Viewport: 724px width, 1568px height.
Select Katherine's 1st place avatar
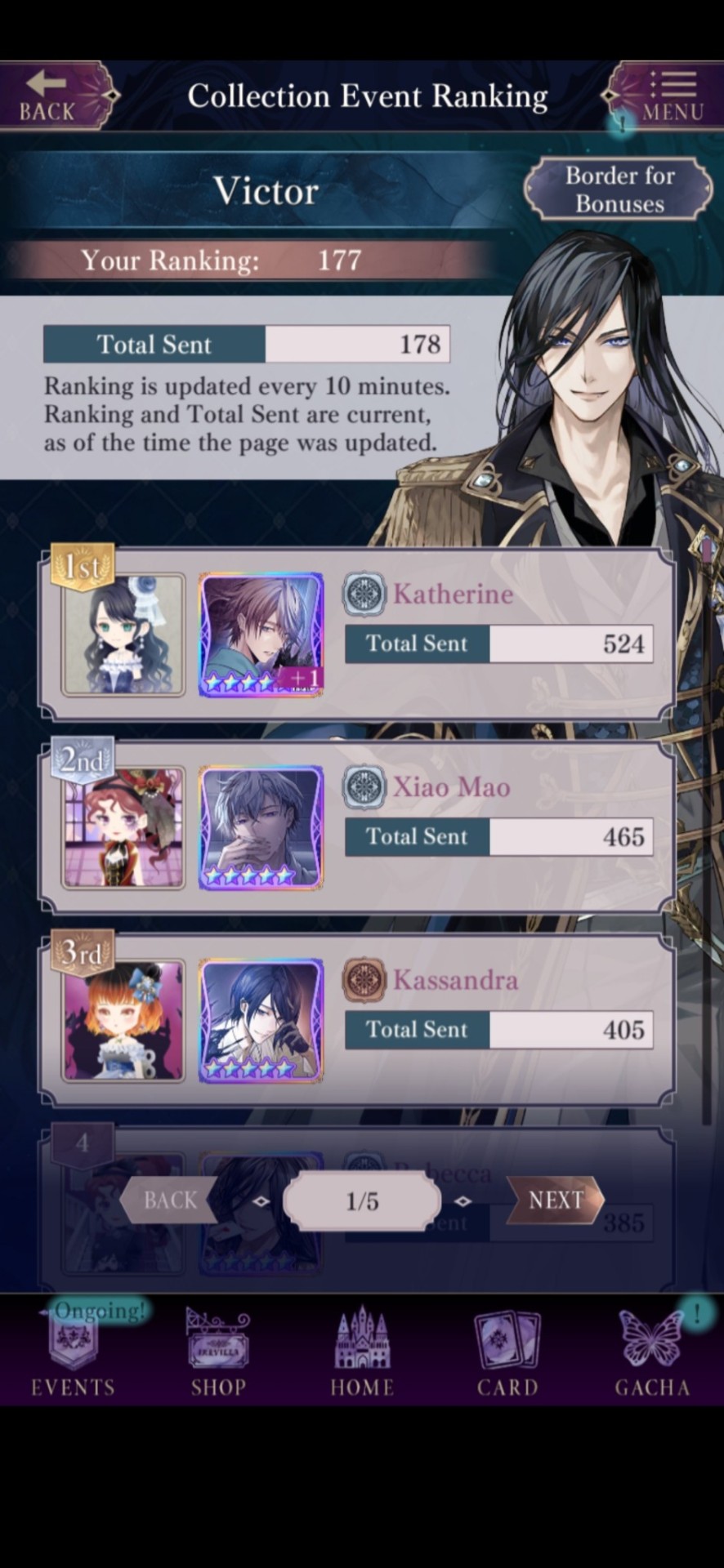pyautogui.click(x=123, y=635)
